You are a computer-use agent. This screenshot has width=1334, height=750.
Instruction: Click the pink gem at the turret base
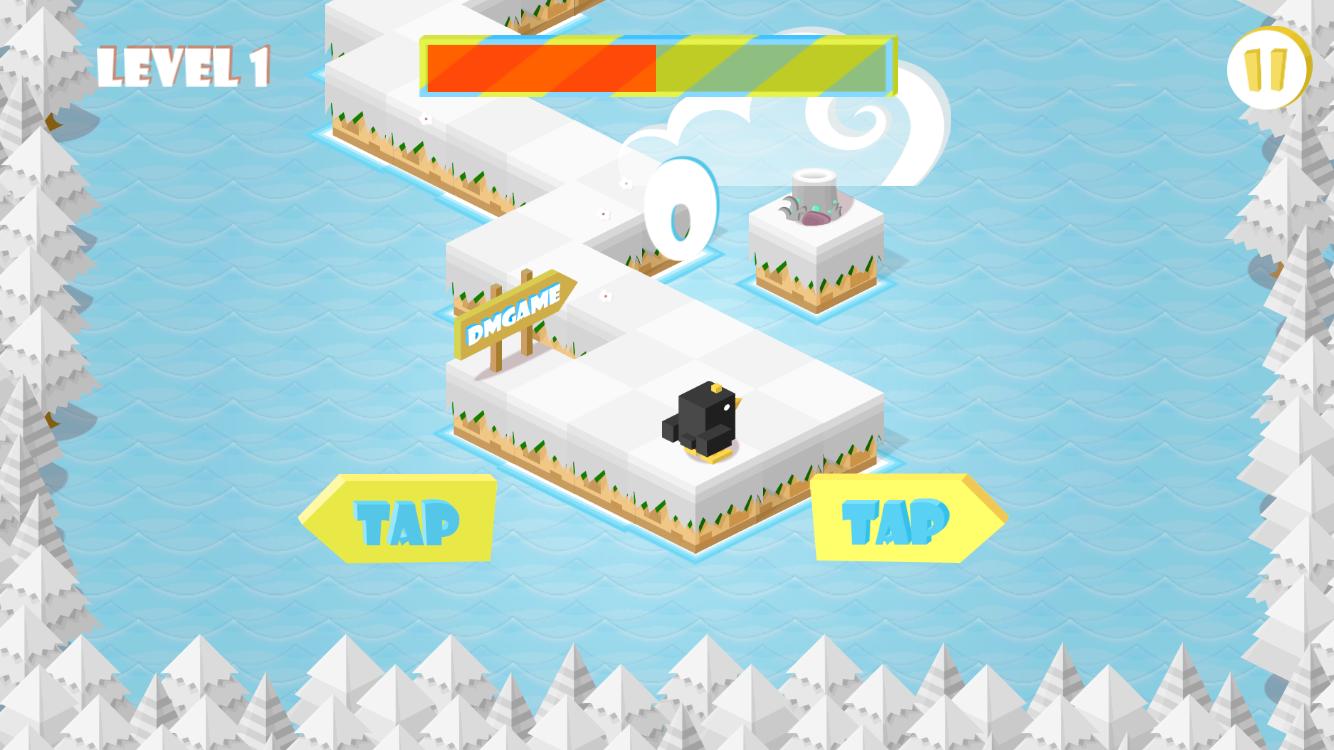click(x=815, y=218)
